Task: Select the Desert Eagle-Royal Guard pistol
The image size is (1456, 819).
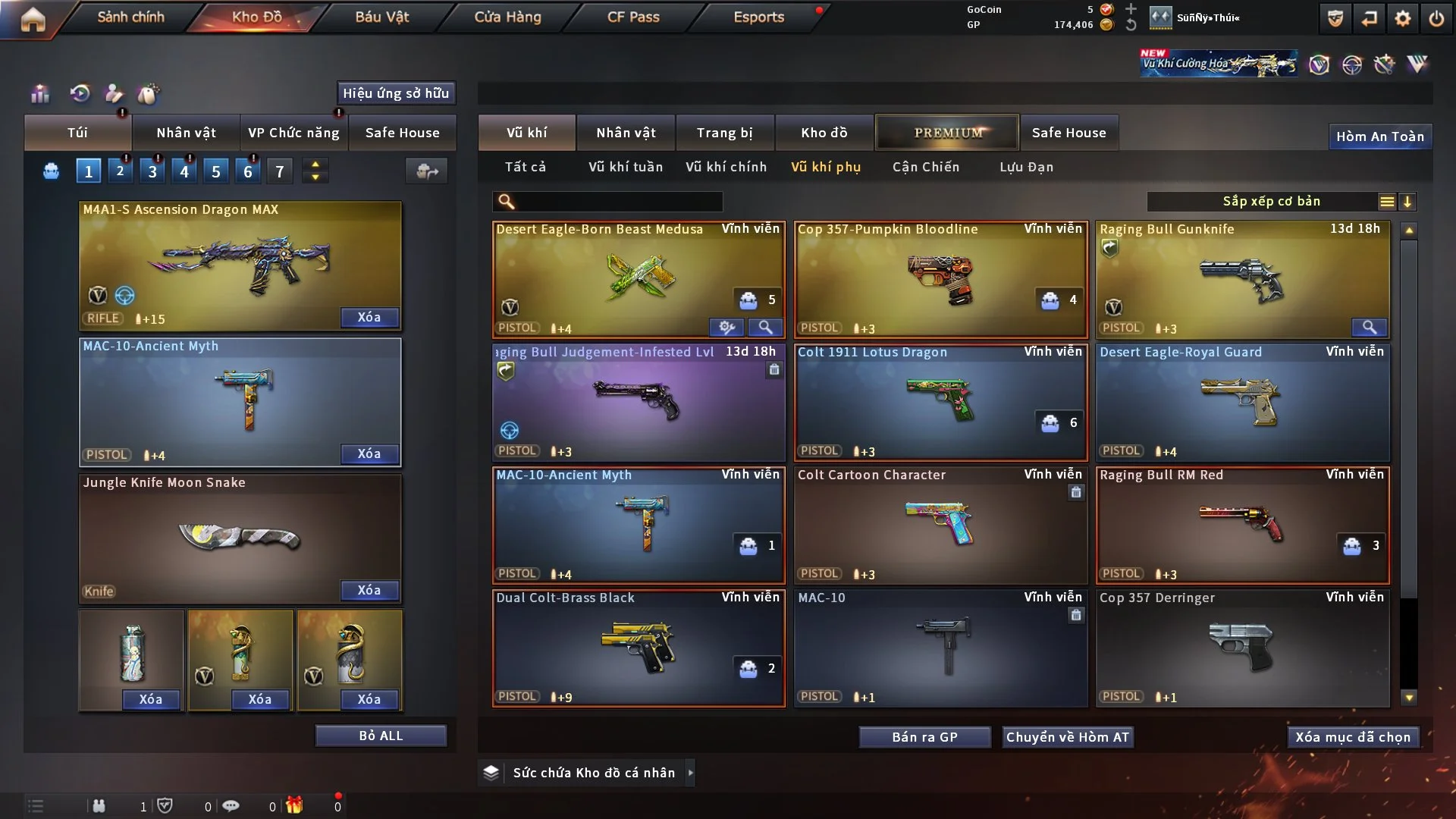Action: (1242, 402)
